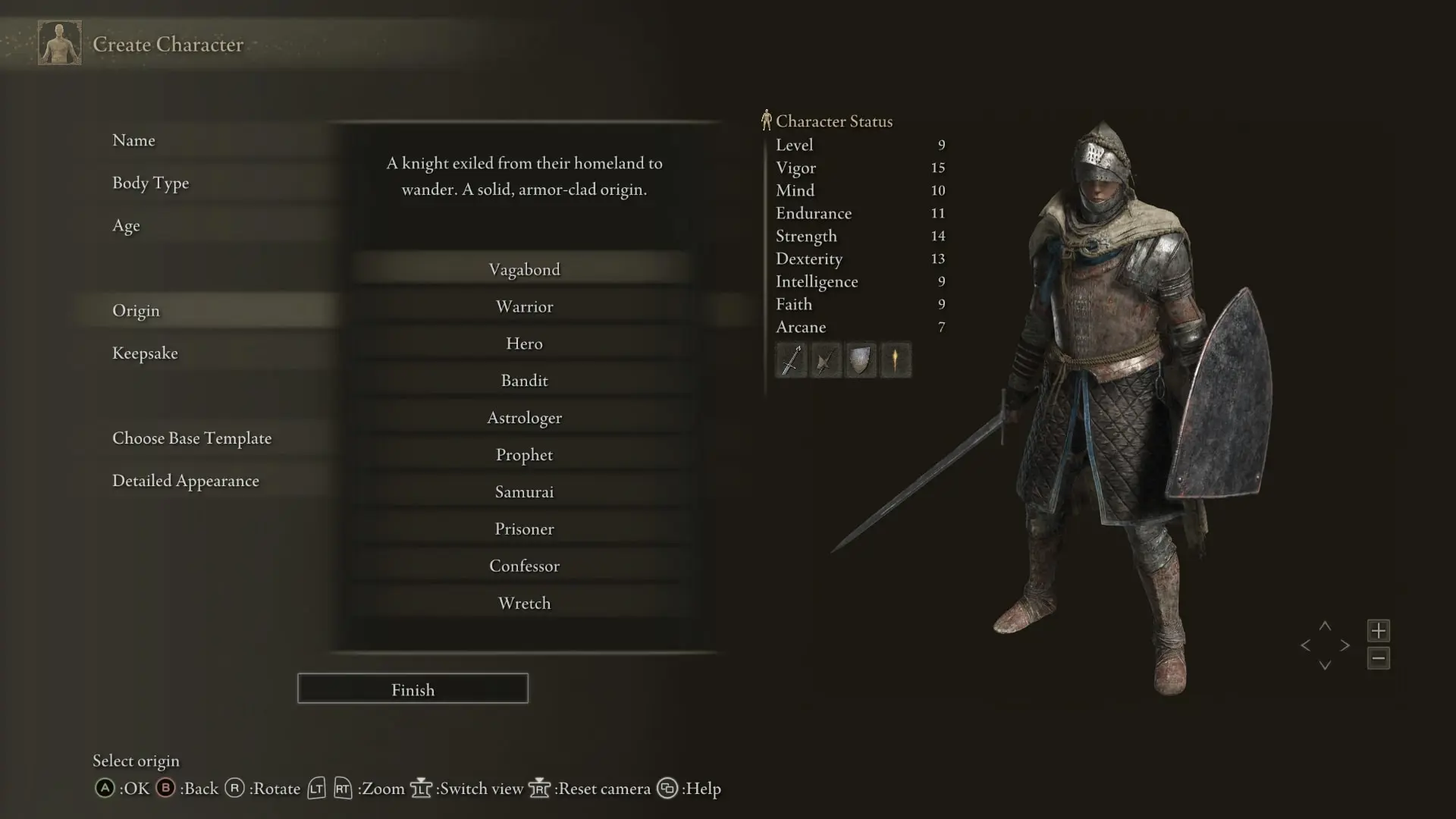Pick the Astrologer origin class
The height and width of the screenshot is (819, 1456).
click(x=525, y=417)
